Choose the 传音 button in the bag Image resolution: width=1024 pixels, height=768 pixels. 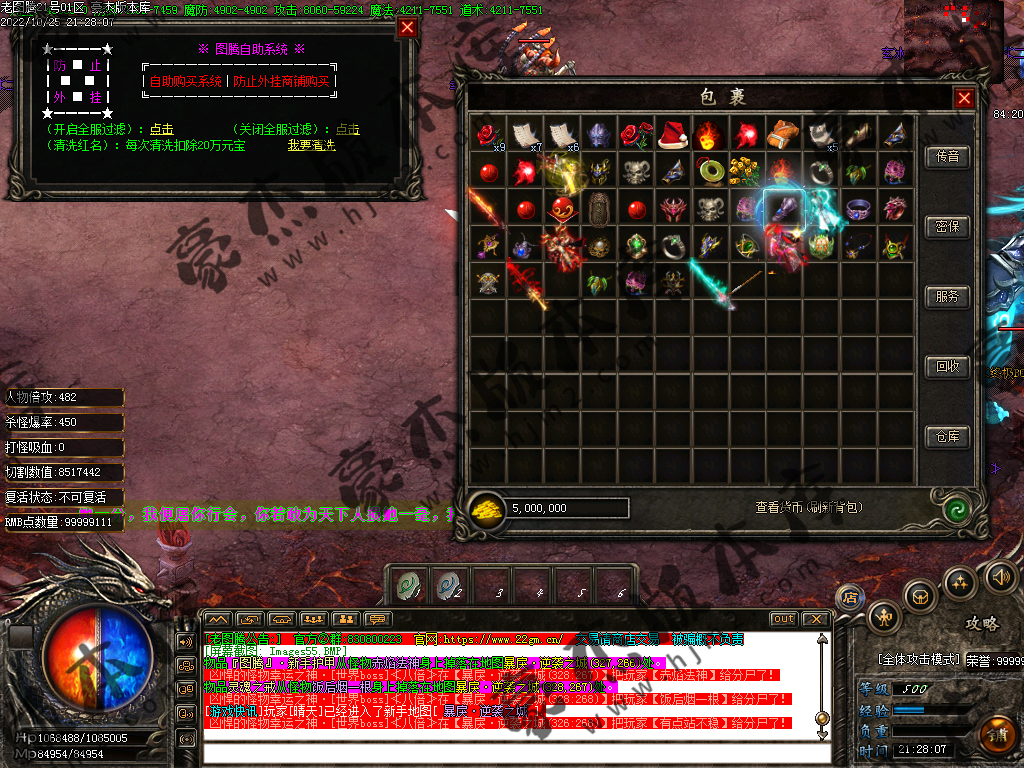click(947, 157)
